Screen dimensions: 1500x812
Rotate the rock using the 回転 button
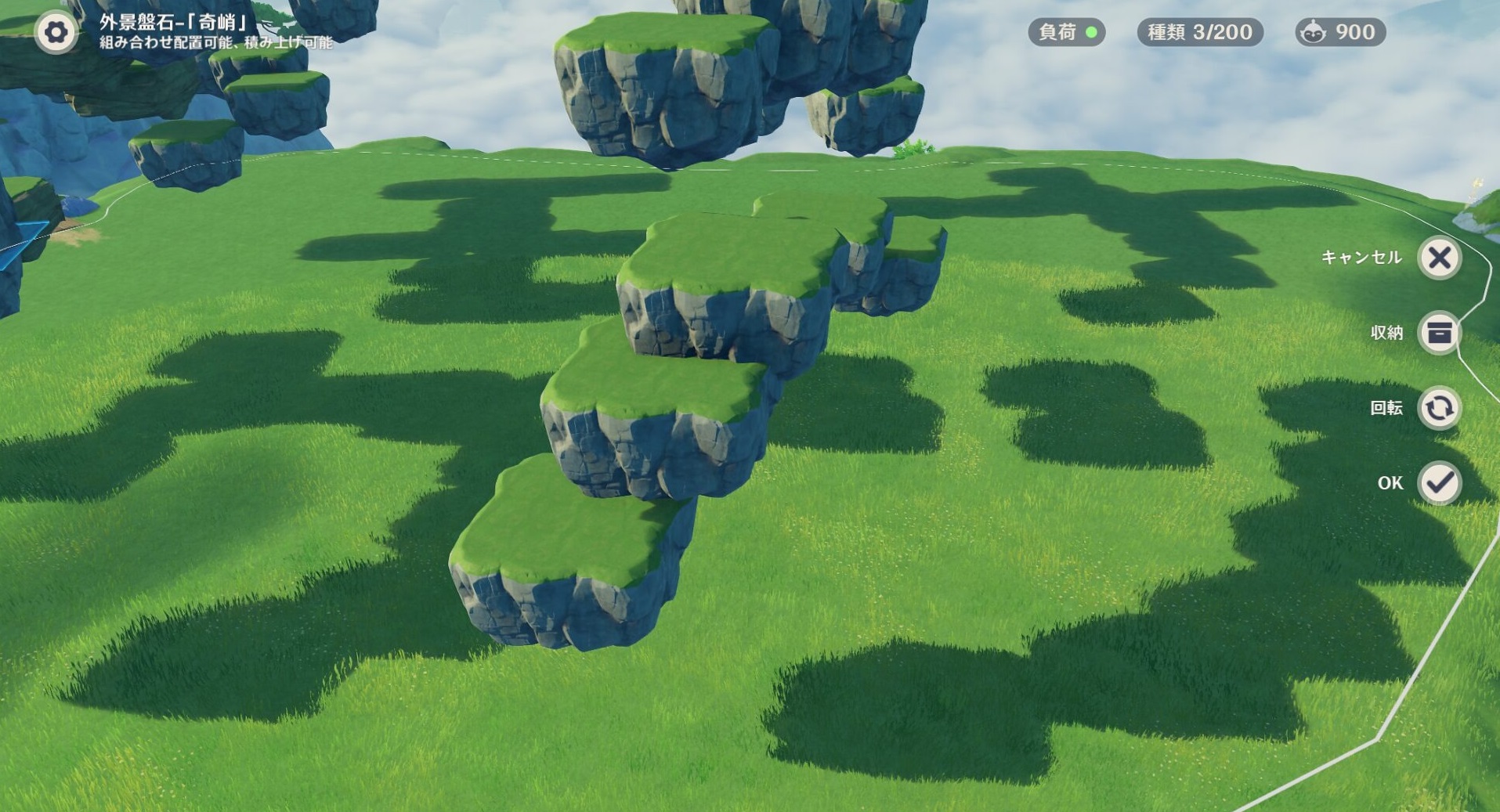(x=1439, y=408)
